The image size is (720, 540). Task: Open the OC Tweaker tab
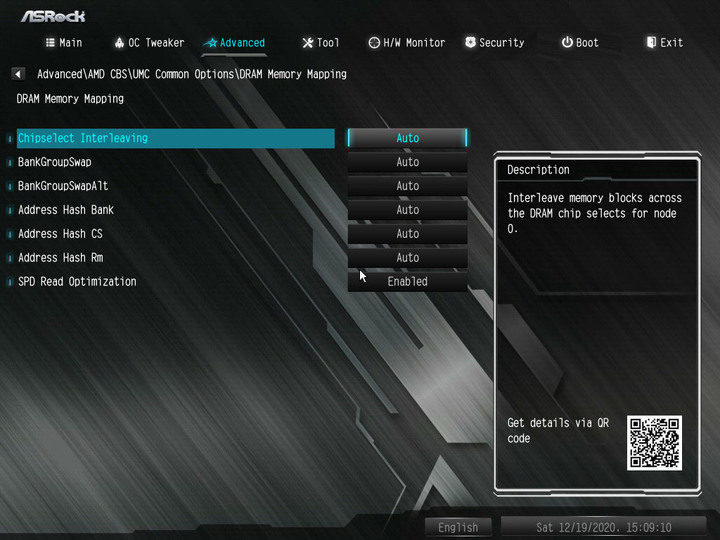point(149,43)
